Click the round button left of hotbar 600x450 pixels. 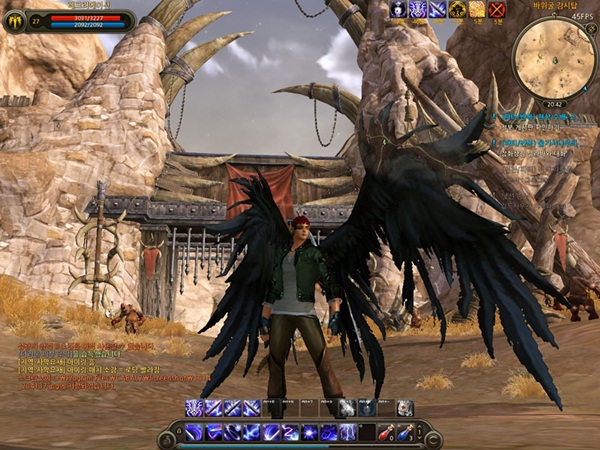(x=167, y=438)
